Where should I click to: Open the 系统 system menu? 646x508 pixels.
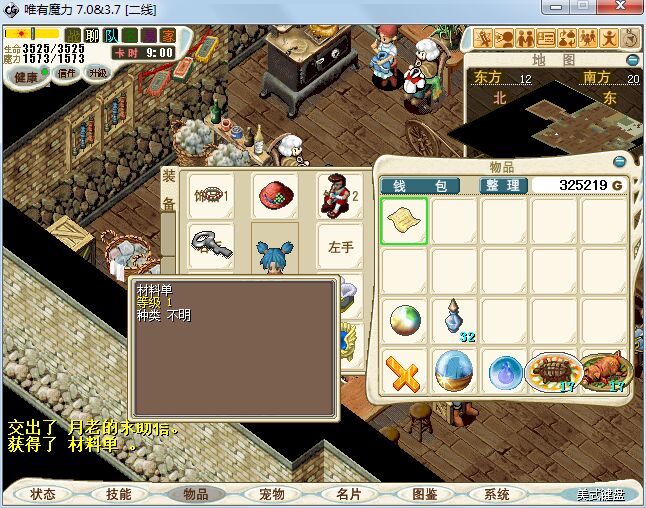[497, 494]
